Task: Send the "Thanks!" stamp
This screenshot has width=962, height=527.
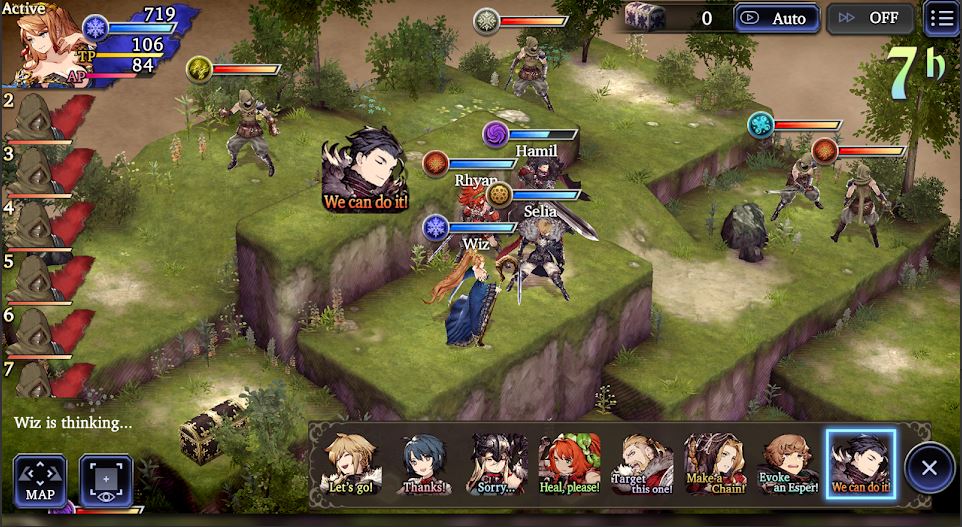Action: click(x=423, y=465)
